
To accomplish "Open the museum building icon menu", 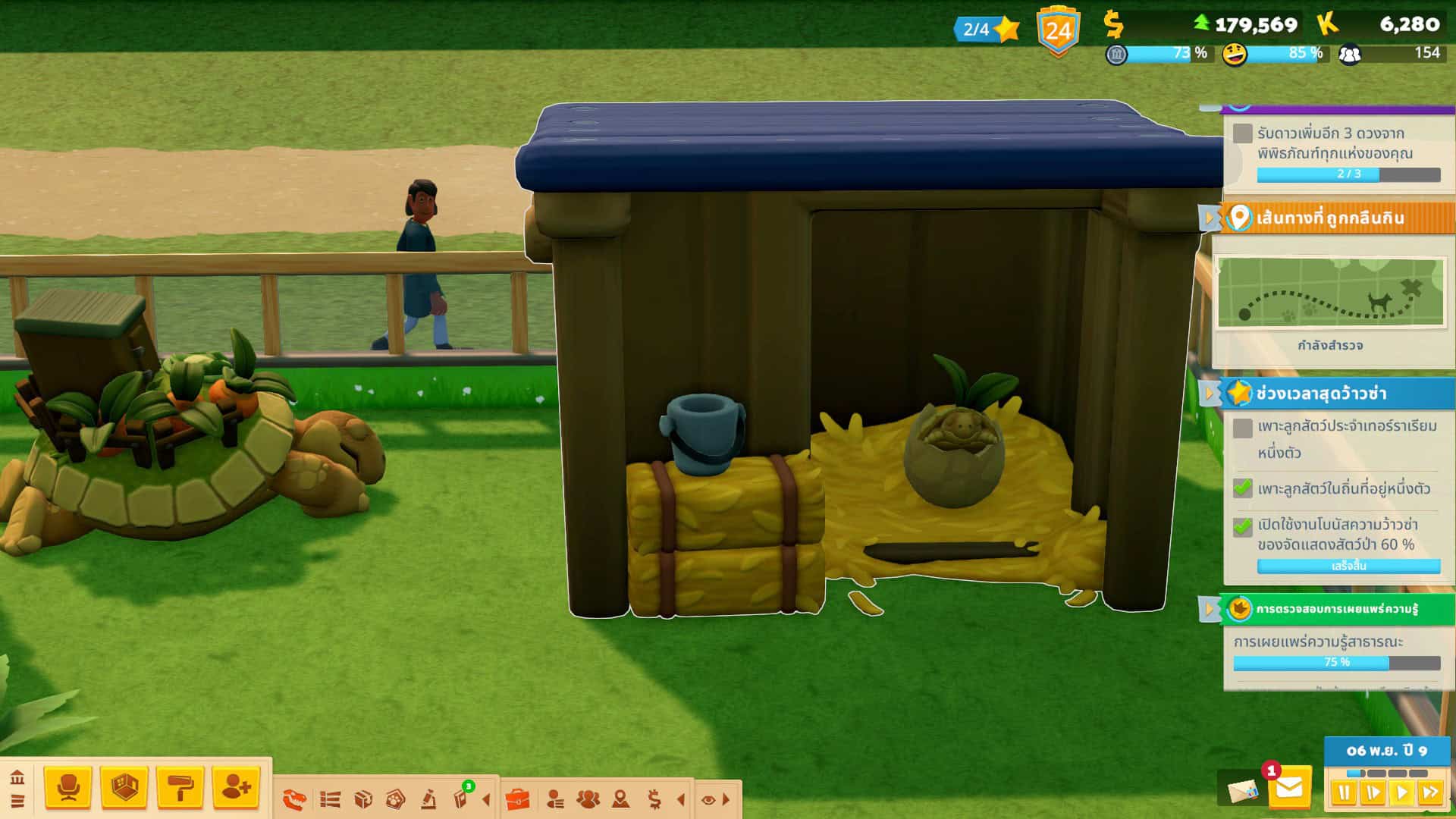I will pyautogui.click(x=17, y=778).
